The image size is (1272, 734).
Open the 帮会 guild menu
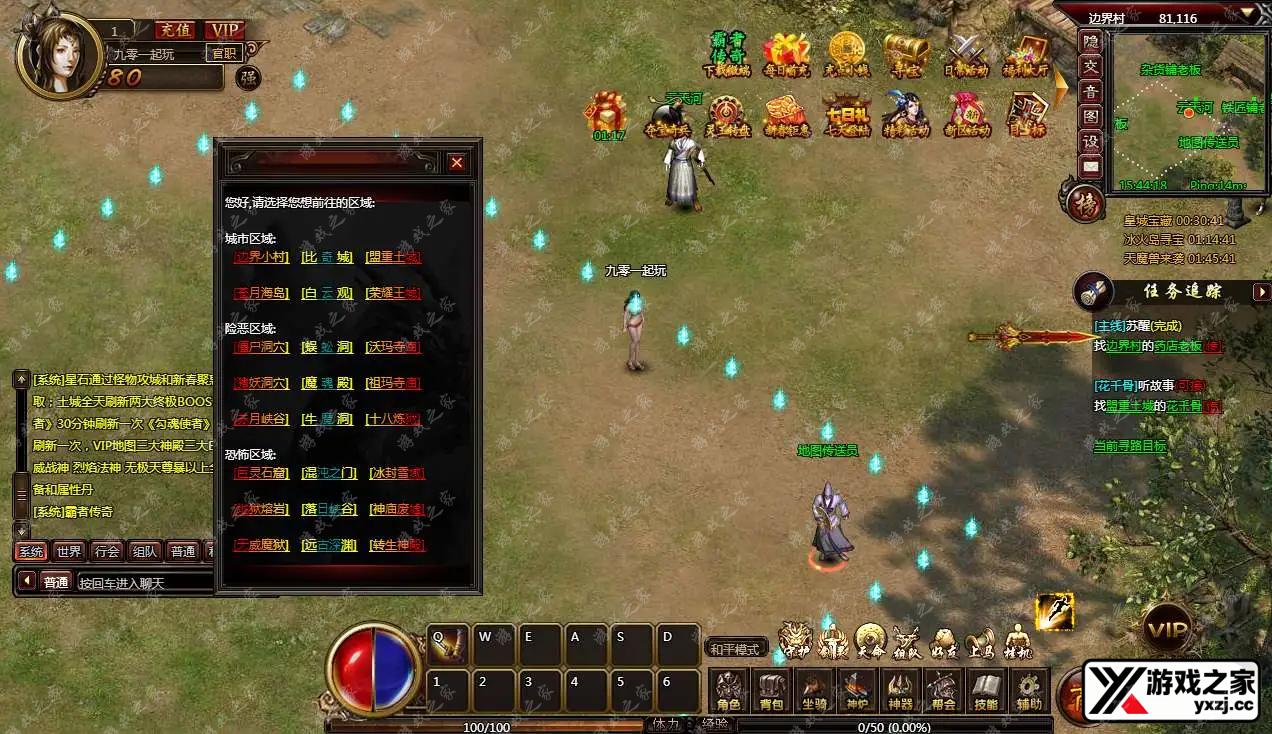tap(943, 691)
